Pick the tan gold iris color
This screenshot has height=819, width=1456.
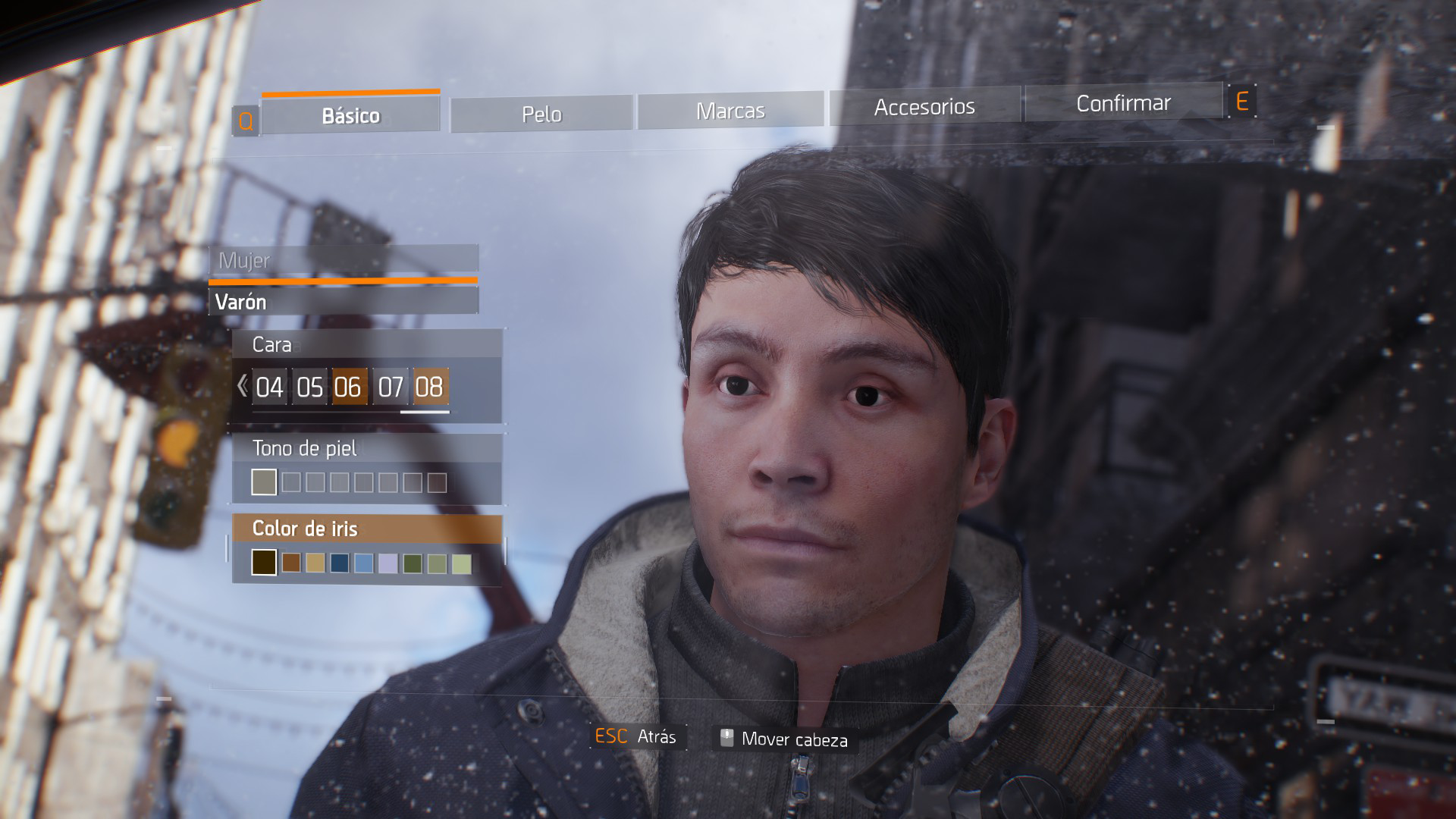coord(315,563)
